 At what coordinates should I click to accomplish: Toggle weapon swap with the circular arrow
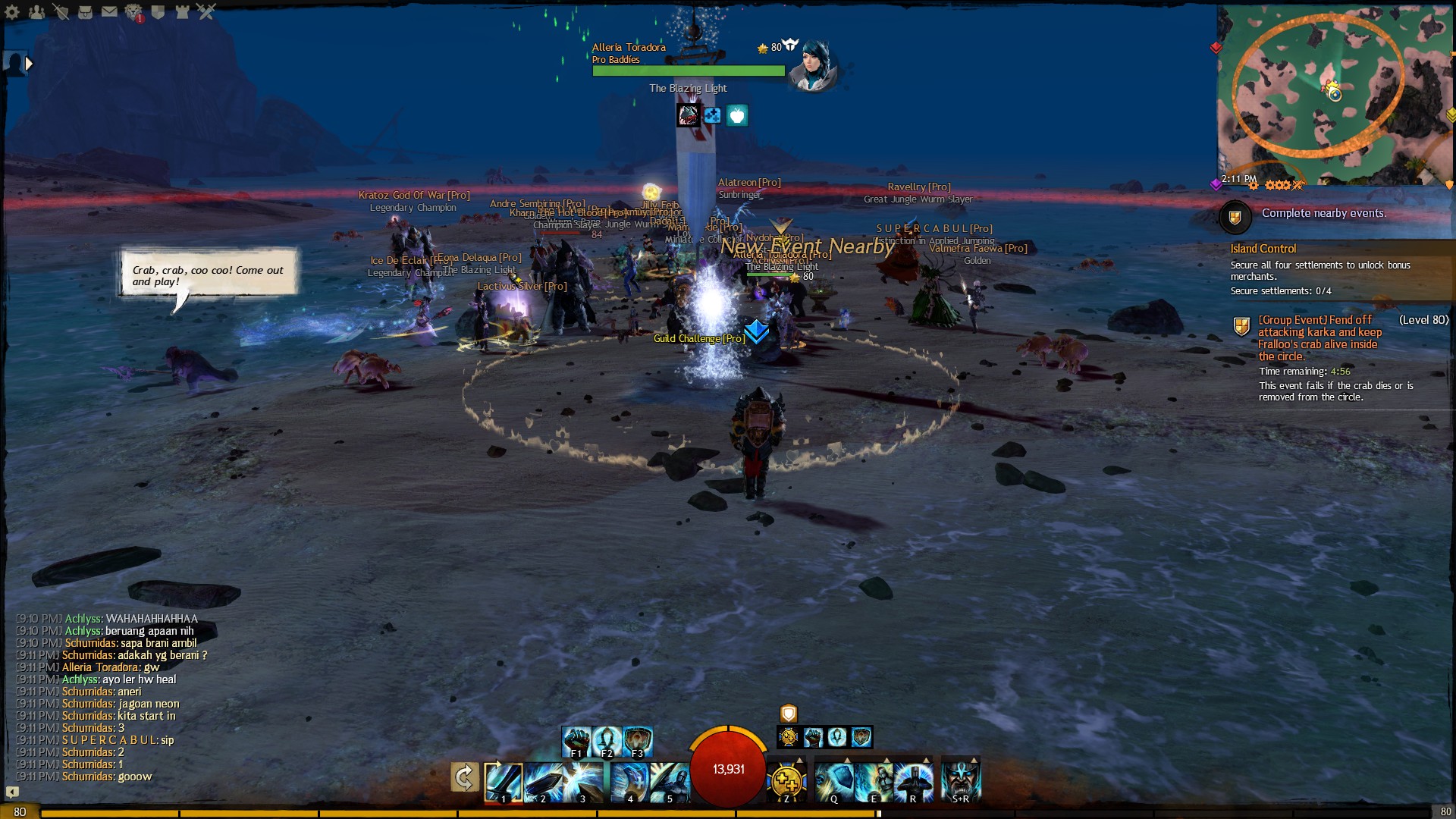465,777
